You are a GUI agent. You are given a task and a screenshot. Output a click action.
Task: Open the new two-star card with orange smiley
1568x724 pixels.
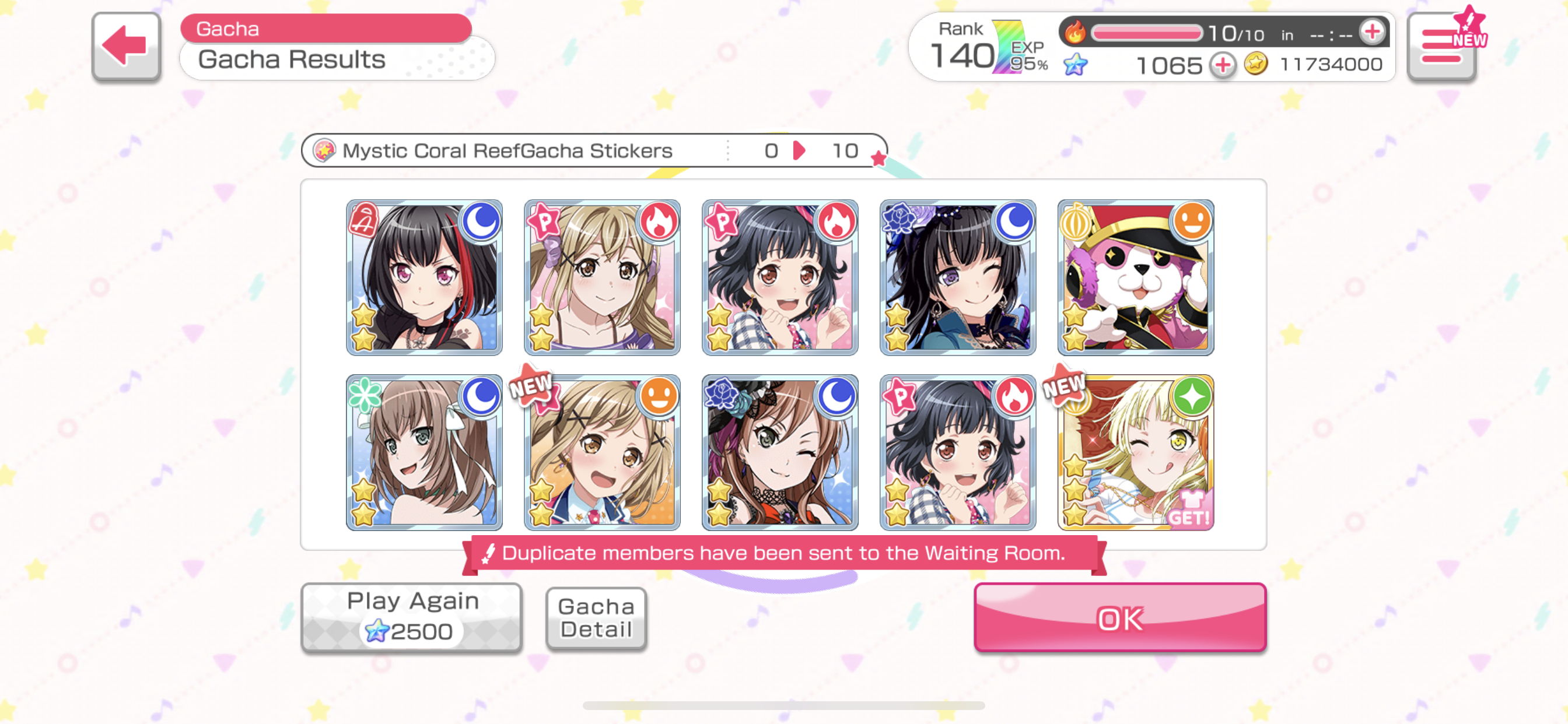(602, 453)
